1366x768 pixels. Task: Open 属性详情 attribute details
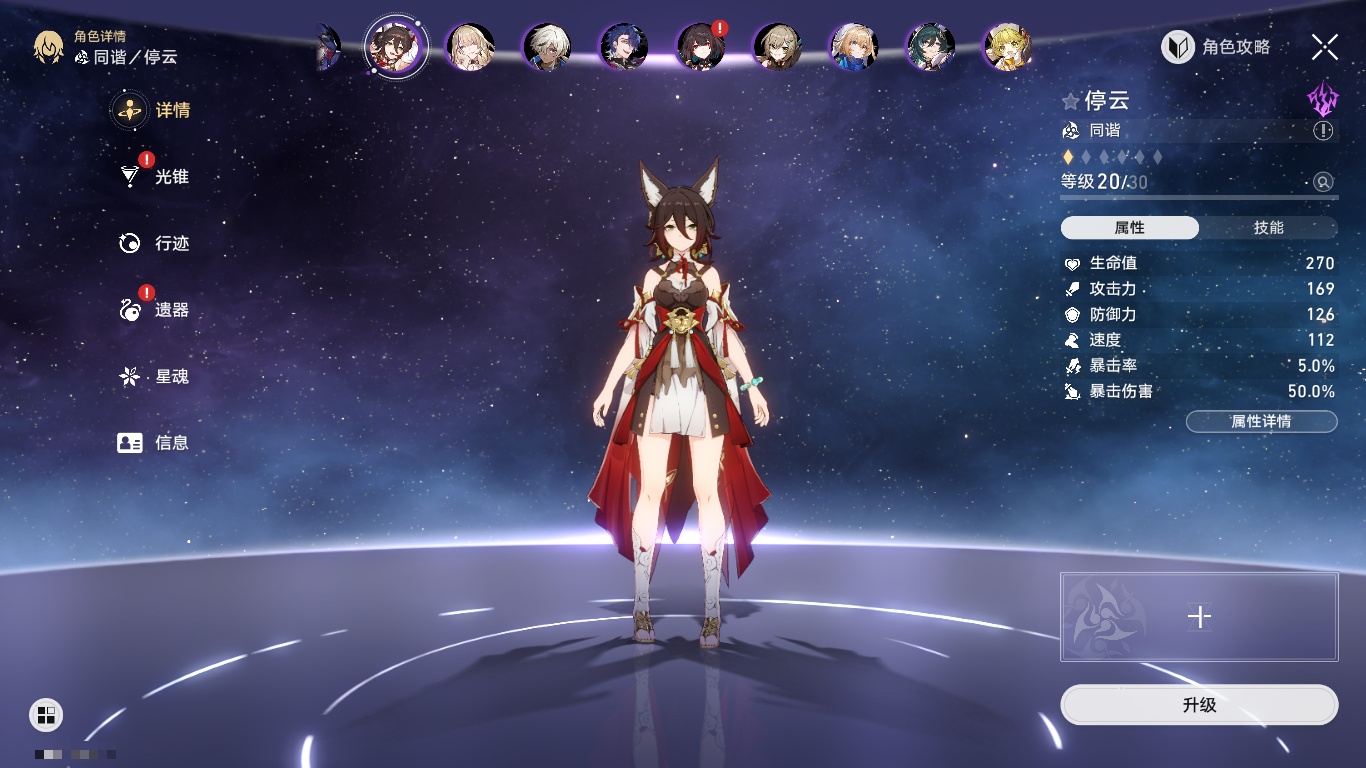pos(1261,422)
